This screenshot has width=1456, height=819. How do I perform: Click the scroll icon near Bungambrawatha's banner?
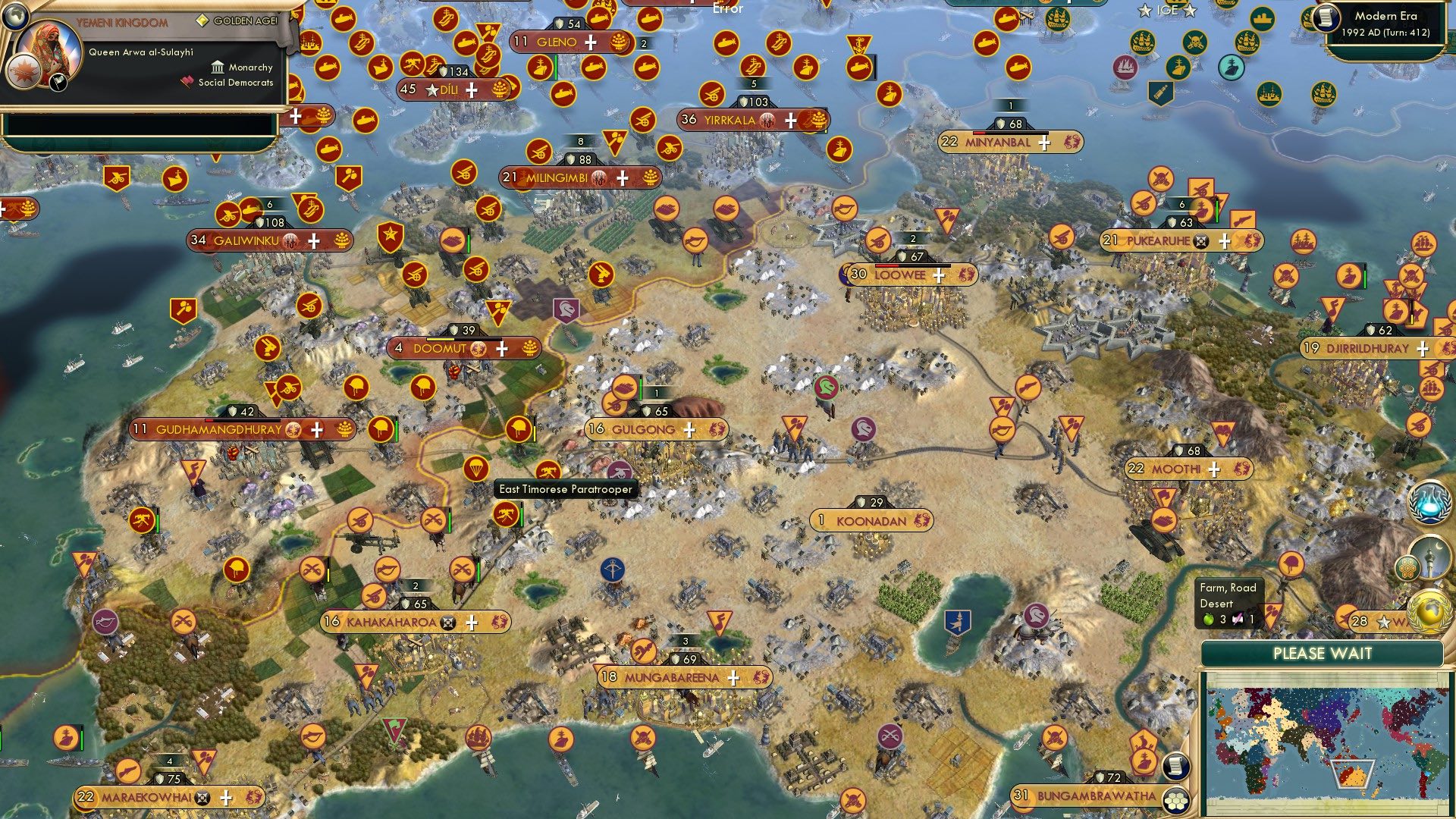(1176, 767)
